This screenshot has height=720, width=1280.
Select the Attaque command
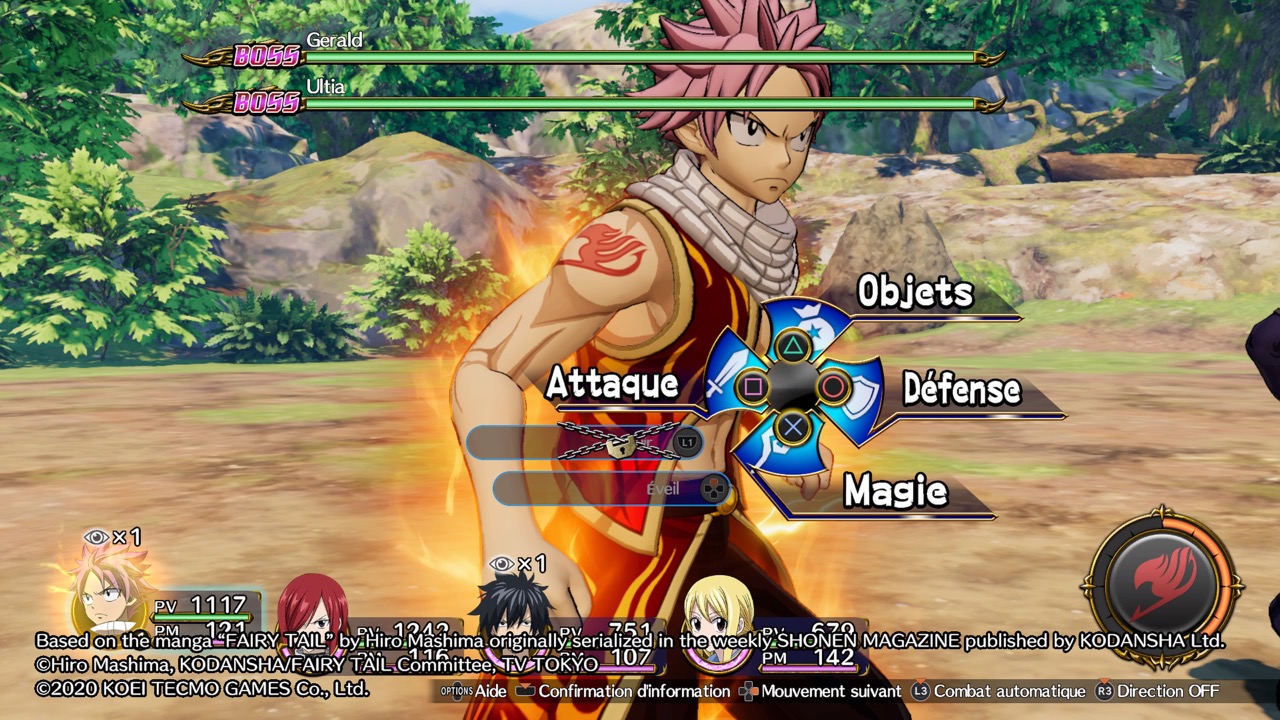[612, 384]
